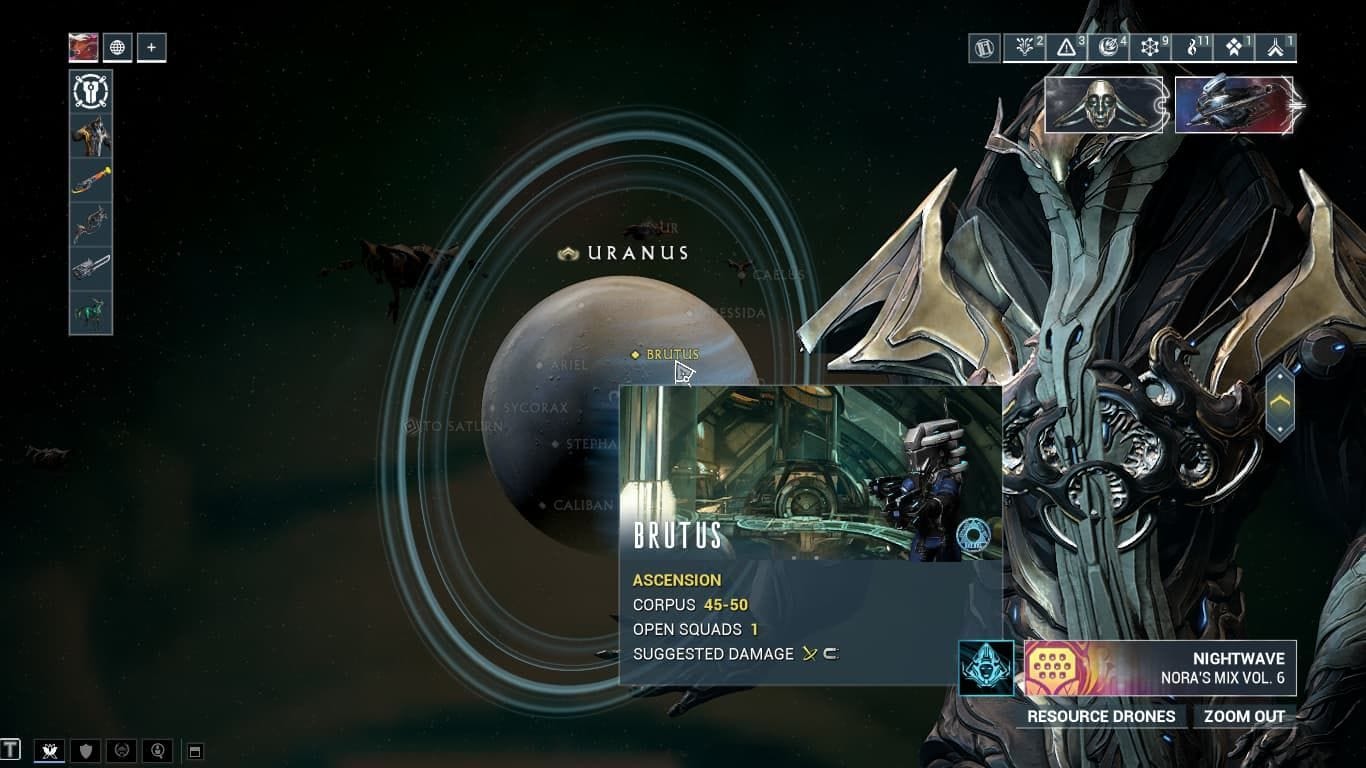Screen dimensions: 1366x768
Task: Select the fissures icon showing 9
Action: (1152, 47)
